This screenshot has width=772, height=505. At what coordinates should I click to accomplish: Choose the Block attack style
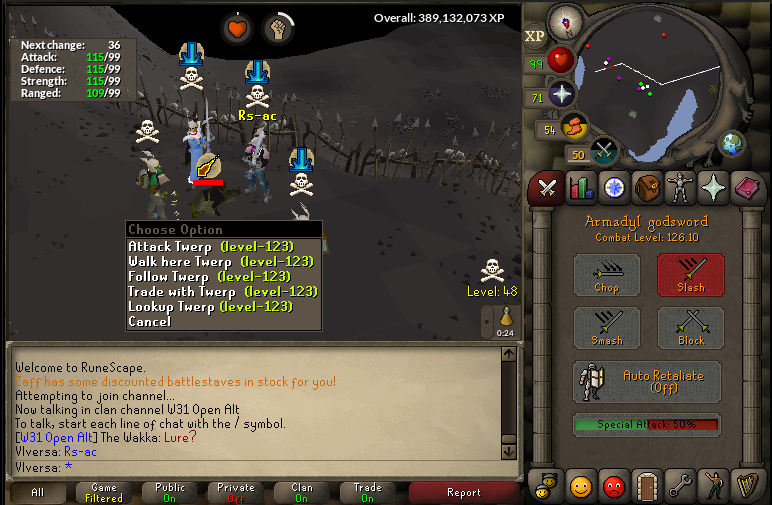tap(690, 328)
